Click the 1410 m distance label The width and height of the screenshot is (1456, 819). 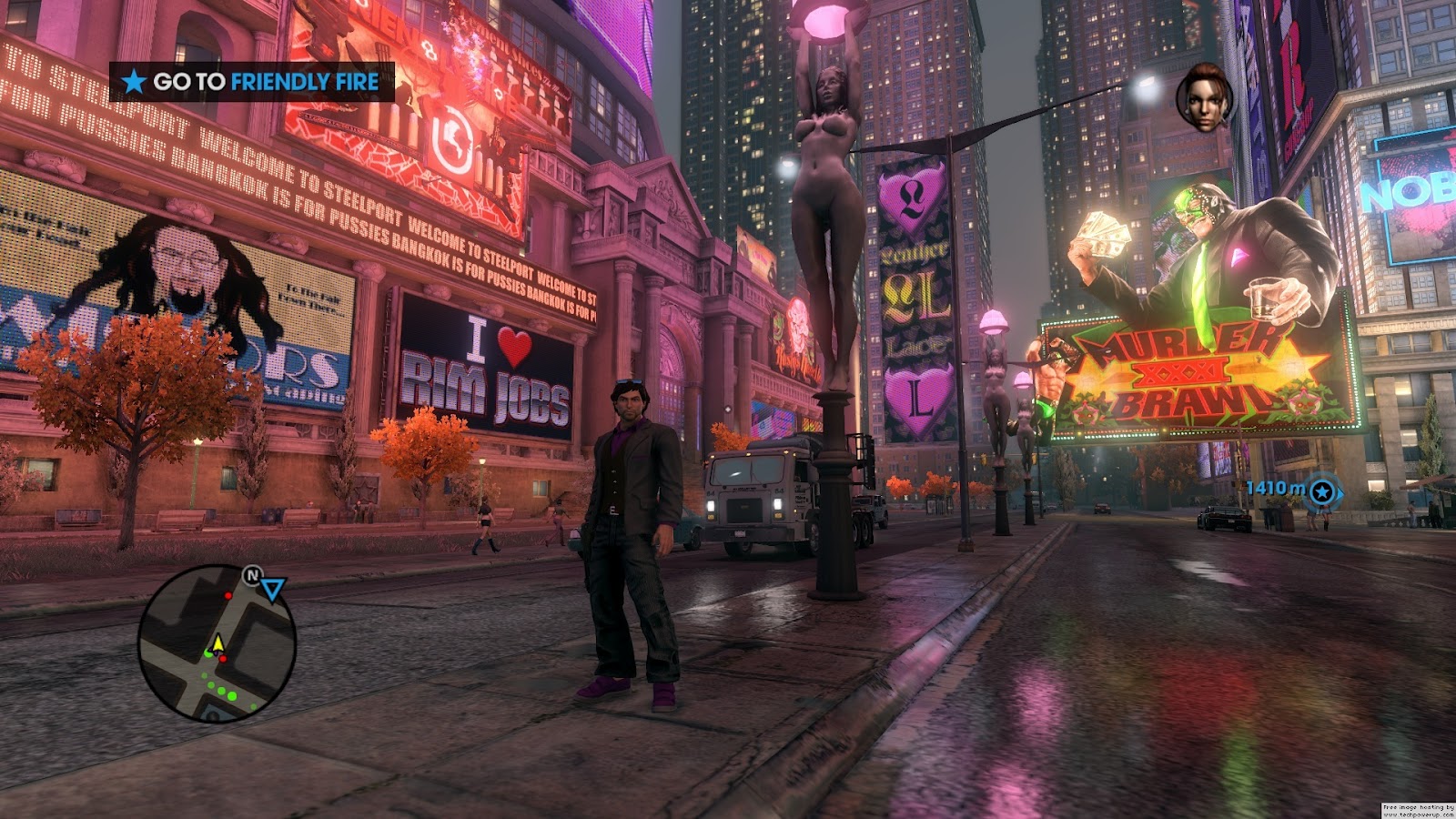click(1275, 489)
